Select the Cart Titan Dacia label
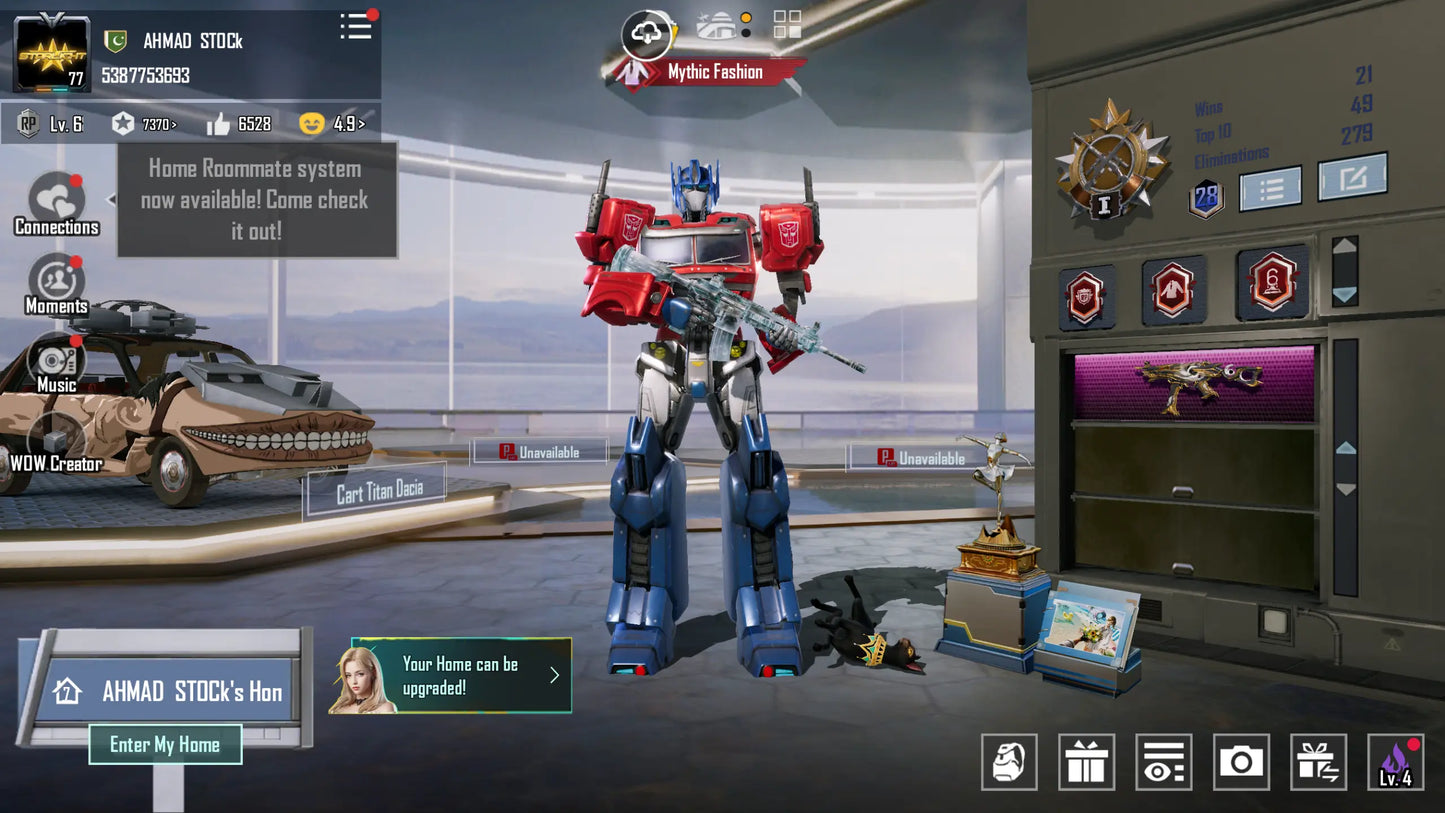Screen dimensions: 1445x813 coord(378,491)
